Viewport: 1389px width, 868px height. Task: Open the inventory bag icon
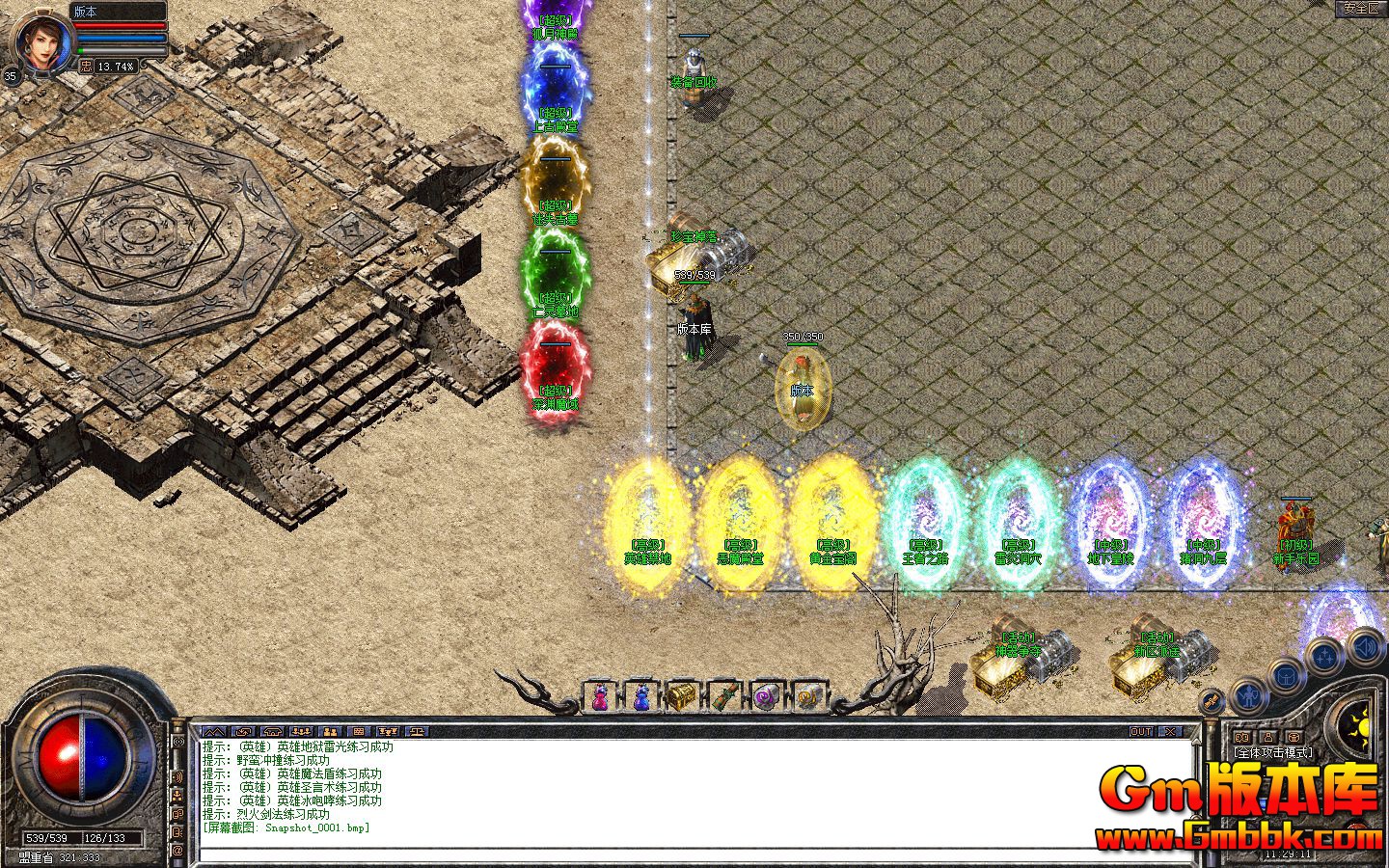tap(1286, 677)
